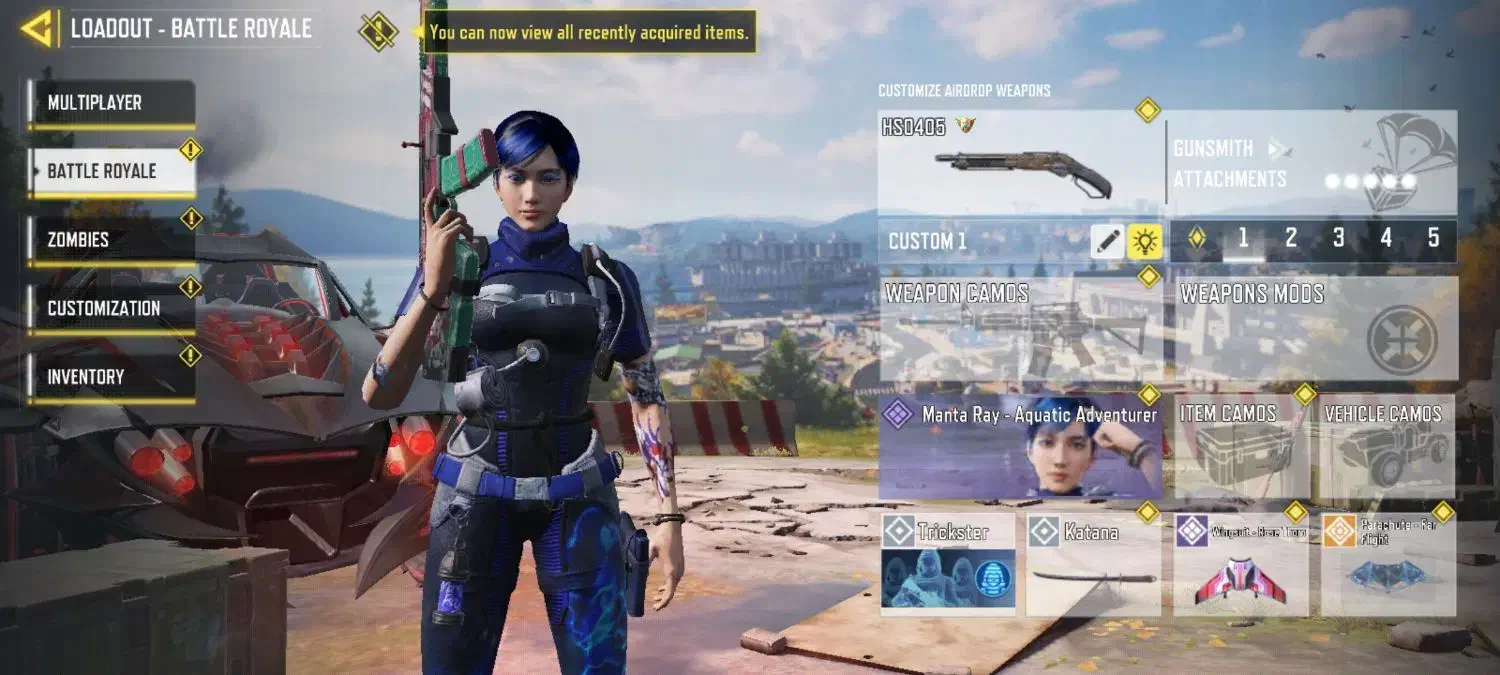Rename Custom 1 with the pencil icon
Screen dimensions: 1500x675
(x=1107, y=241)
